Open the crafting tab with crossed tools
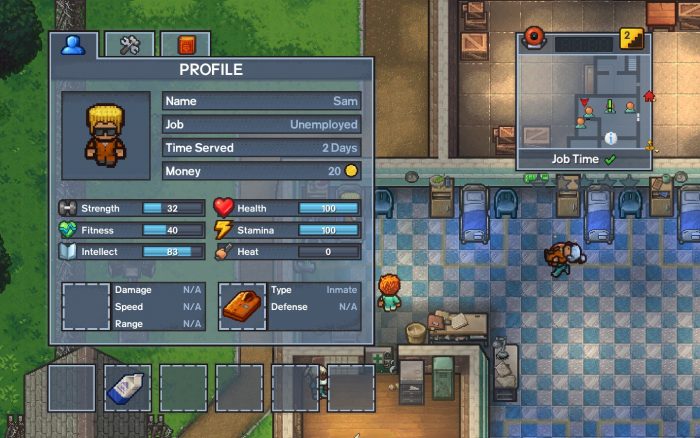This screenshot has width=700, height=438. click(x=130, y=44)
